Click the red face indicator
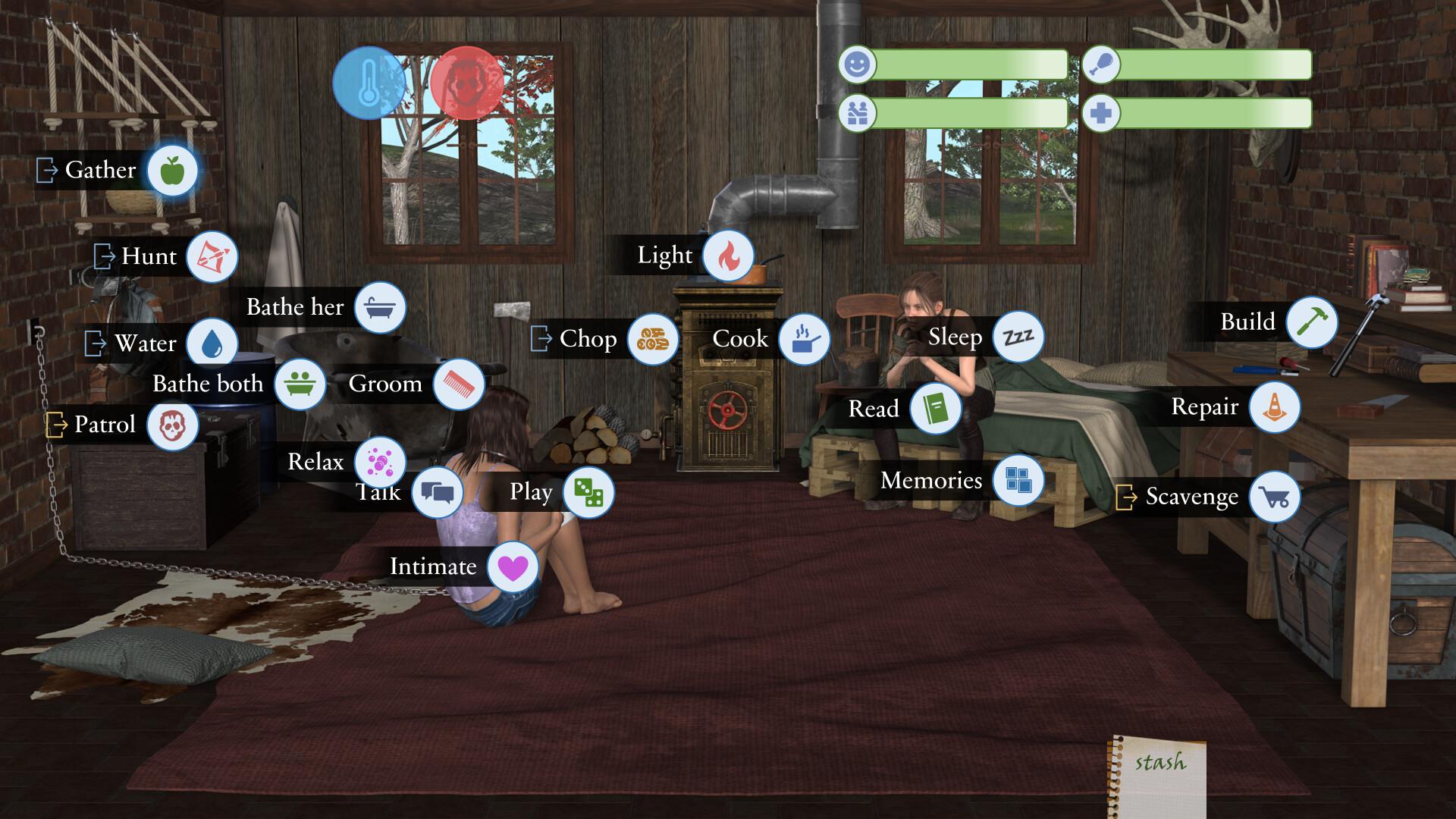This screenshot has height=819, width=1456. point(468,83)
